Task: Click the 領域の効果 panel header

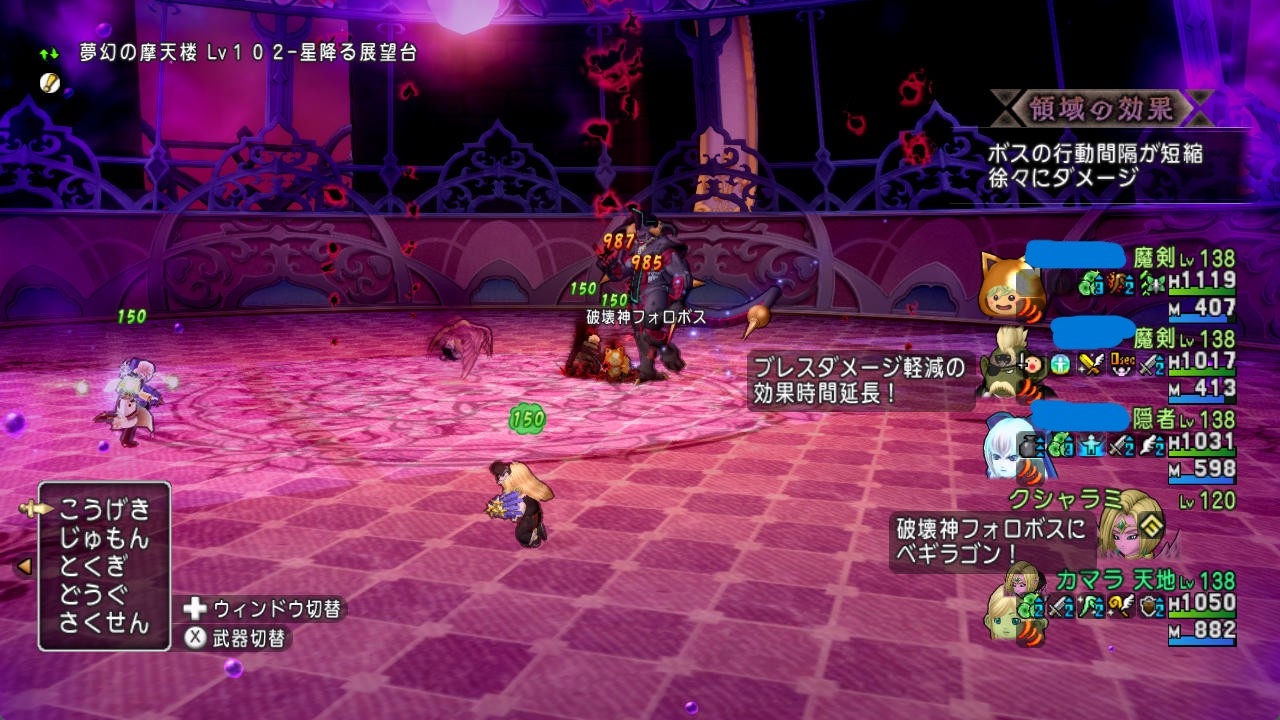Action: tap(1099, 108)
